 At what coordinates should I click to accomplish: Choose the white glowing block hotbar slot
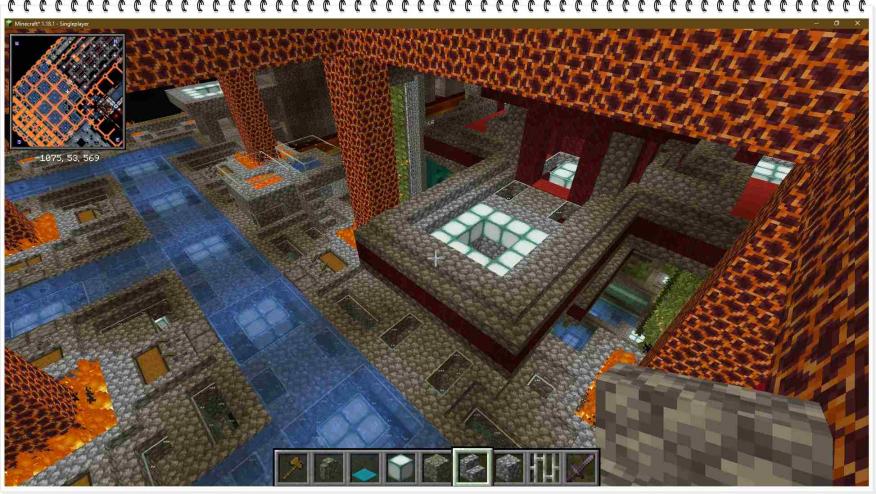point(402,467)
